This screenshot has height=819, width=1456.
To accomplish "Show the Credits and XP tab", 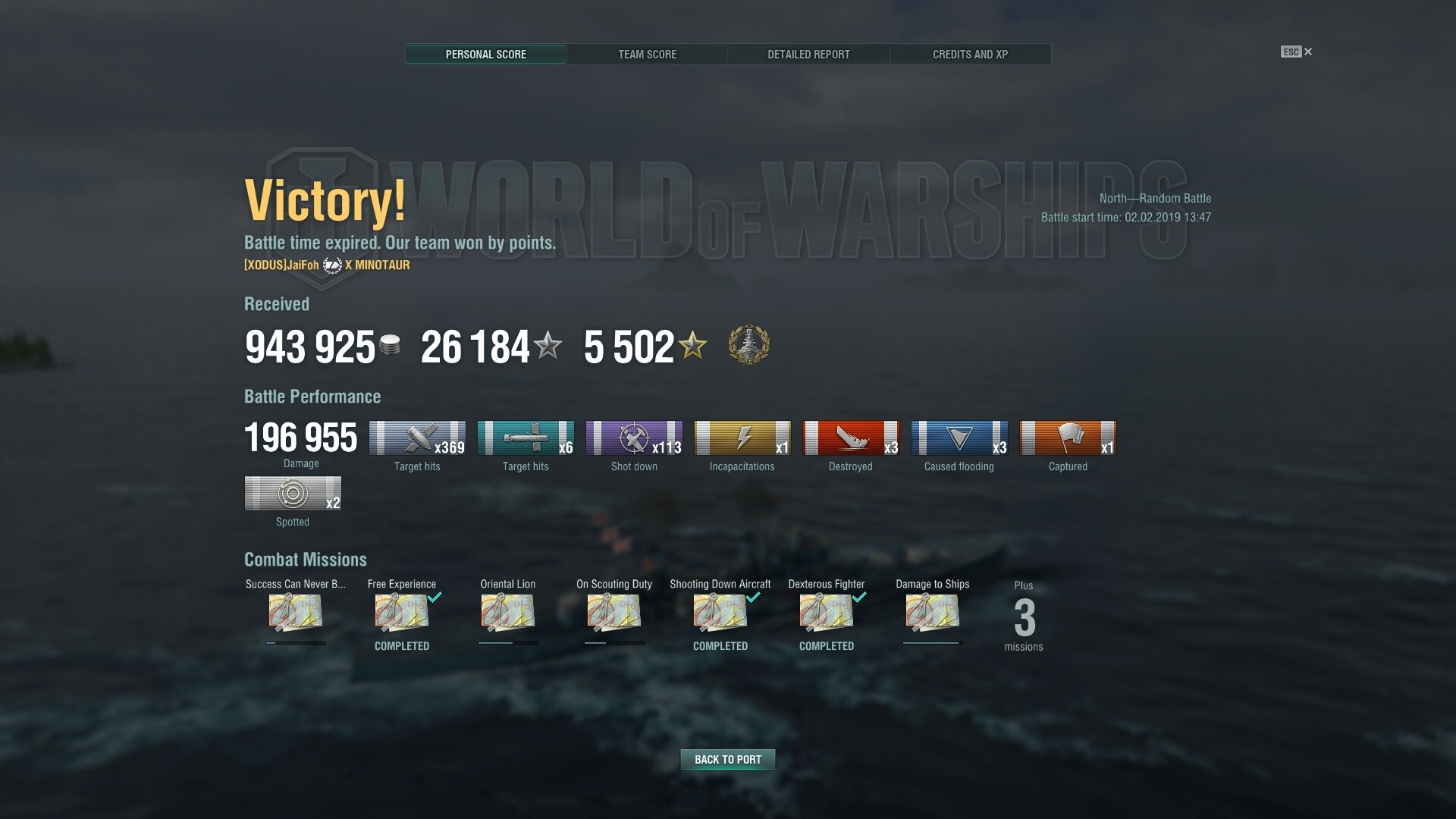I will [970, 55].
